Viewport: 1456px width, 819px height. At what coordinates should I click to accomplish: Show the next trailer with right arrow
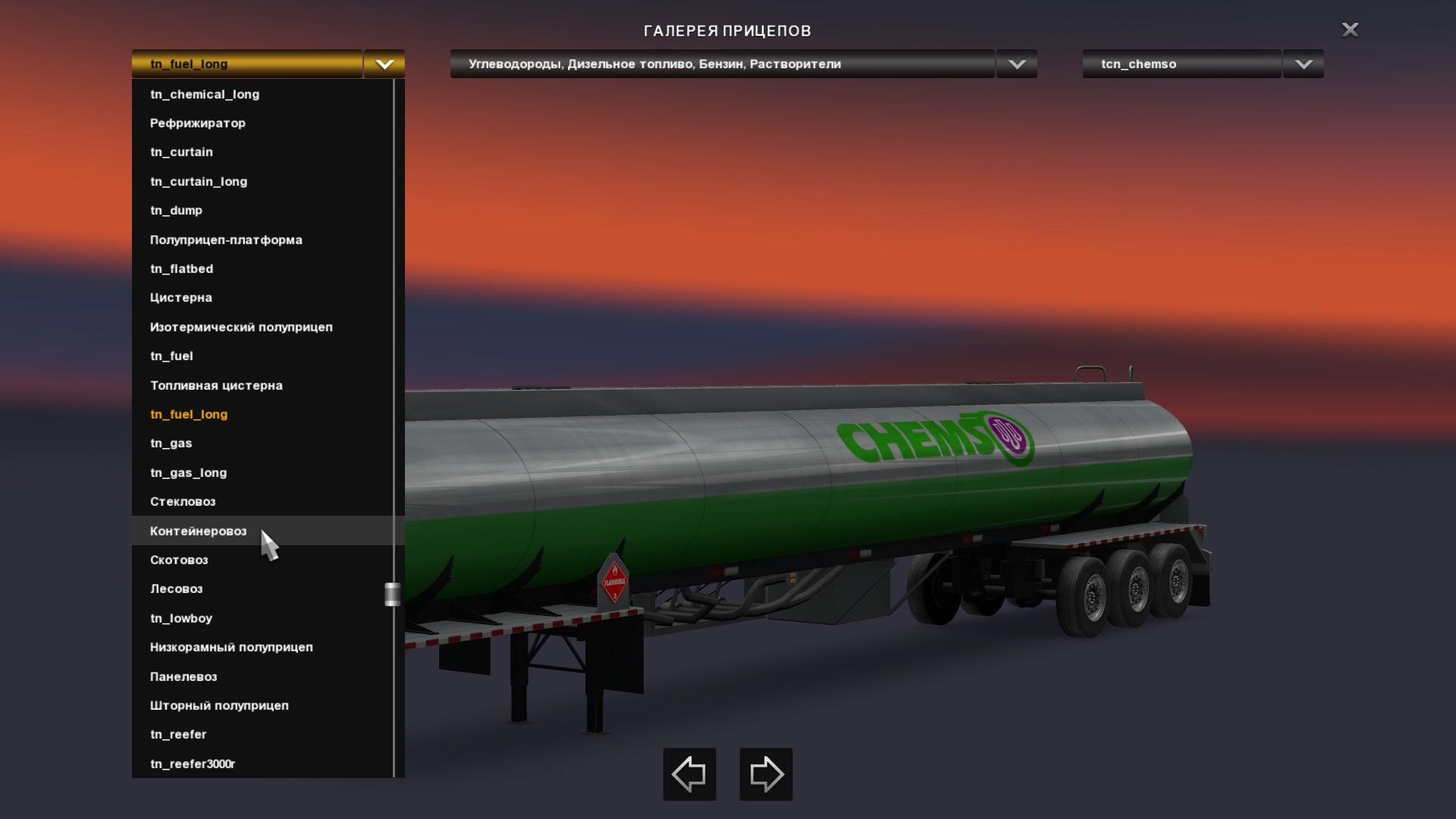point(766,774)
